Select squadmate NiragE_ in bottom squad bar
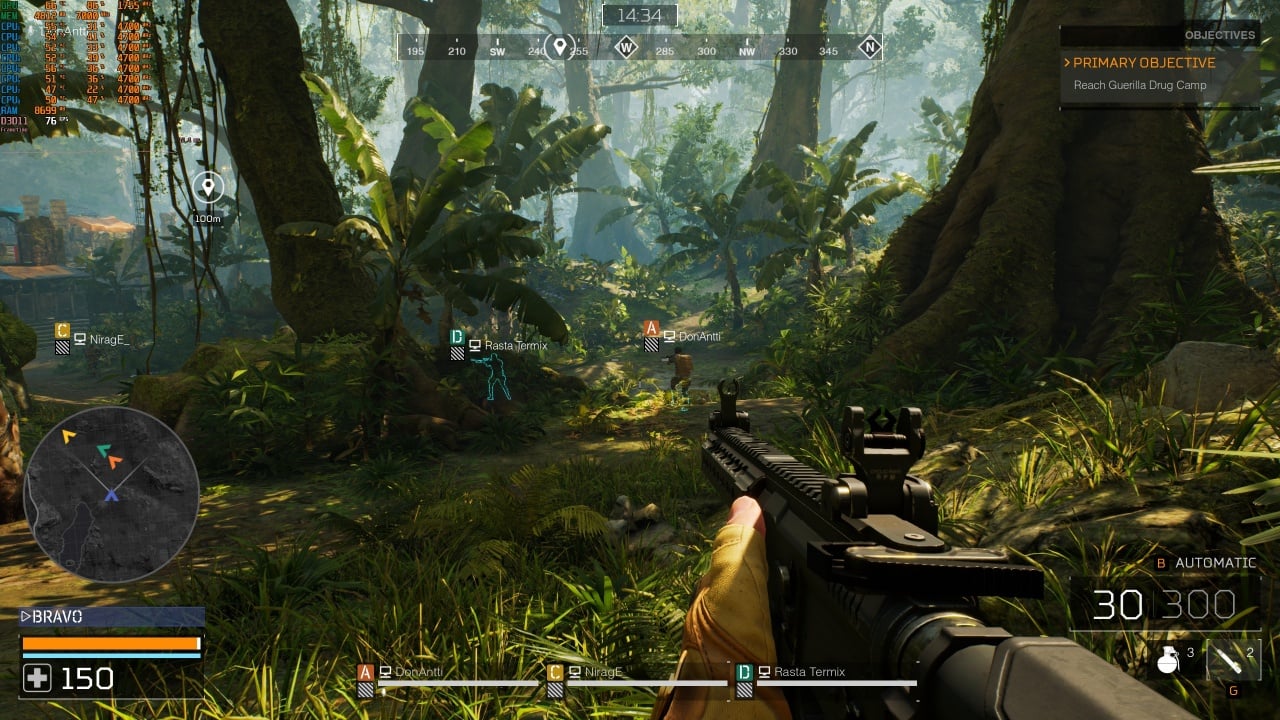 click(604, 672)
